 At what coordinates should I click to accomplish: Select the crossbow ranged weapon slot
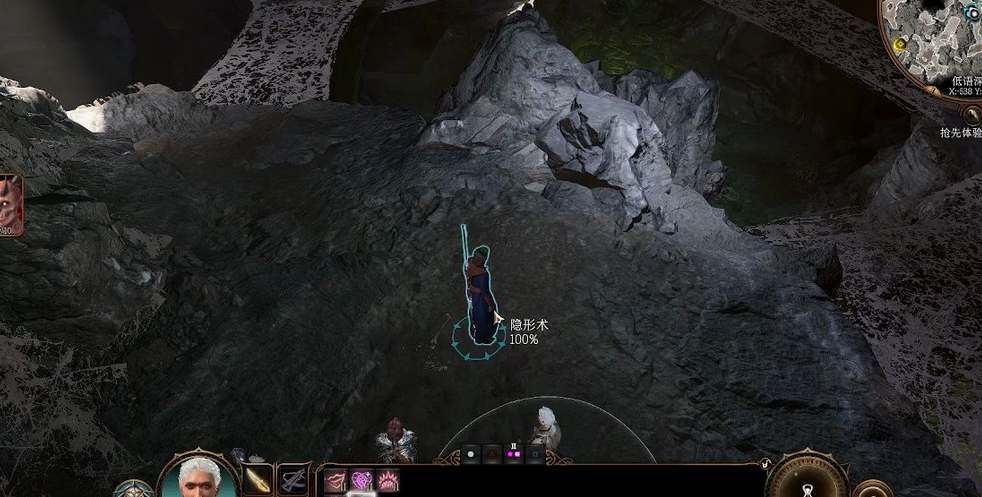click(293, 479)
